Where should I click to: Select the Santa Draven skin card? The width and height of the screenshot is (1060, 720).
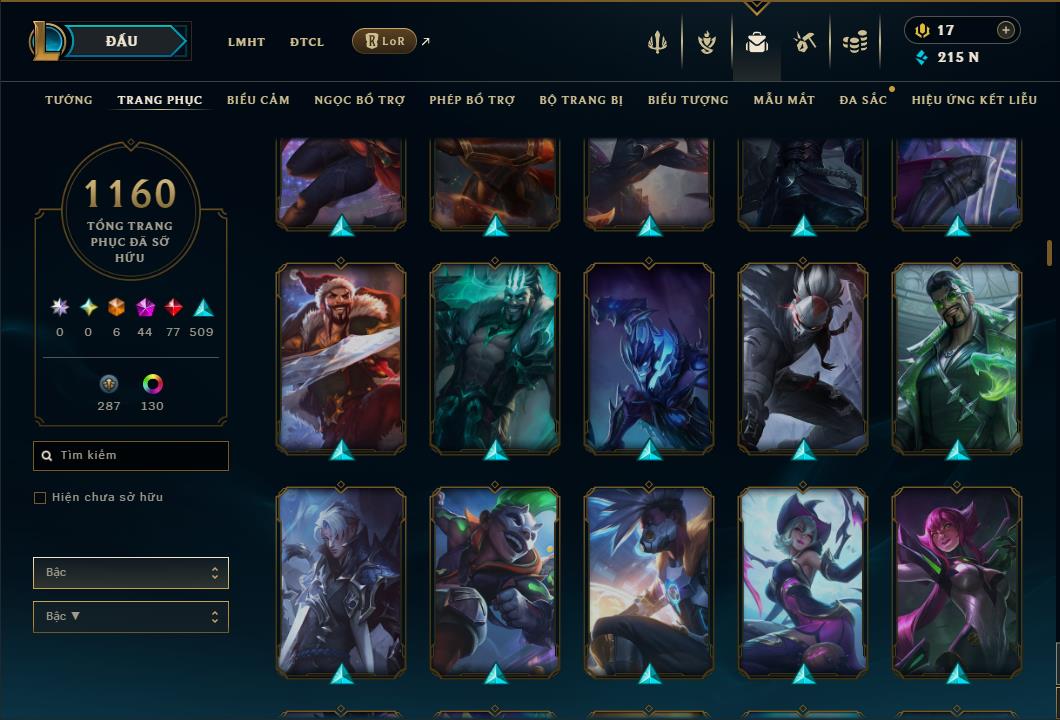[341, 355]
